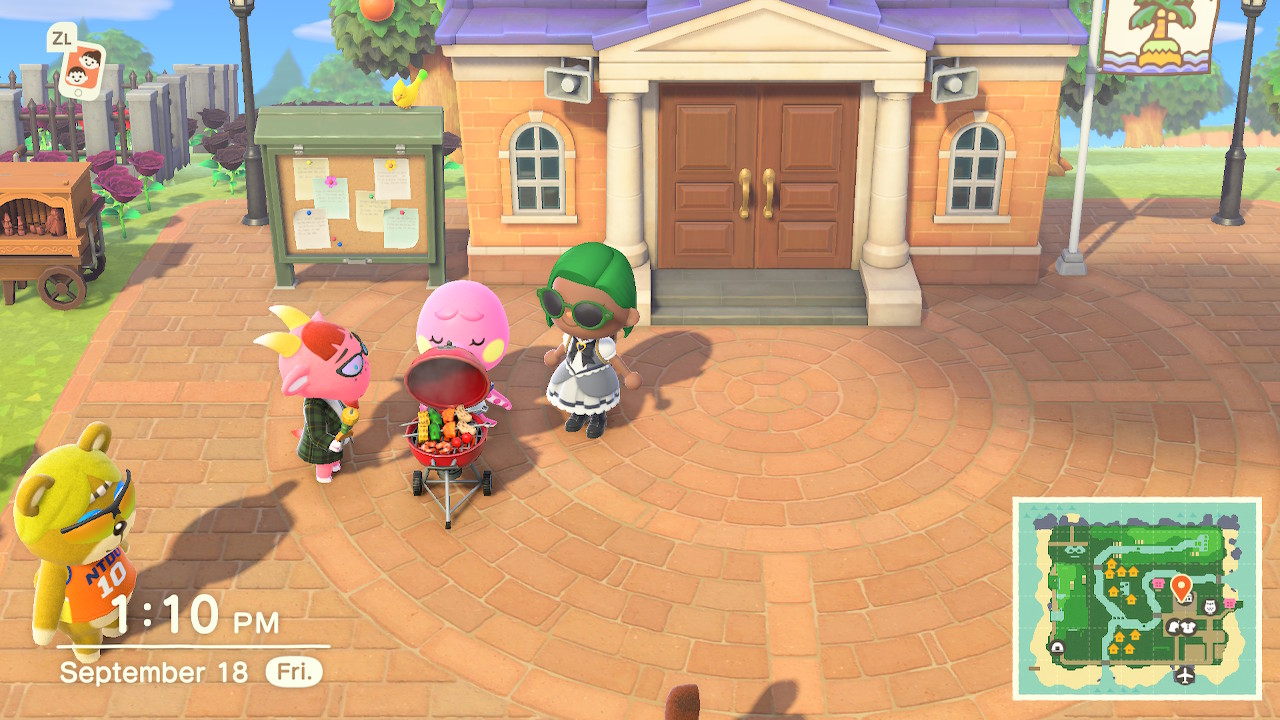Select the orange location pin on minimap

1181,586
